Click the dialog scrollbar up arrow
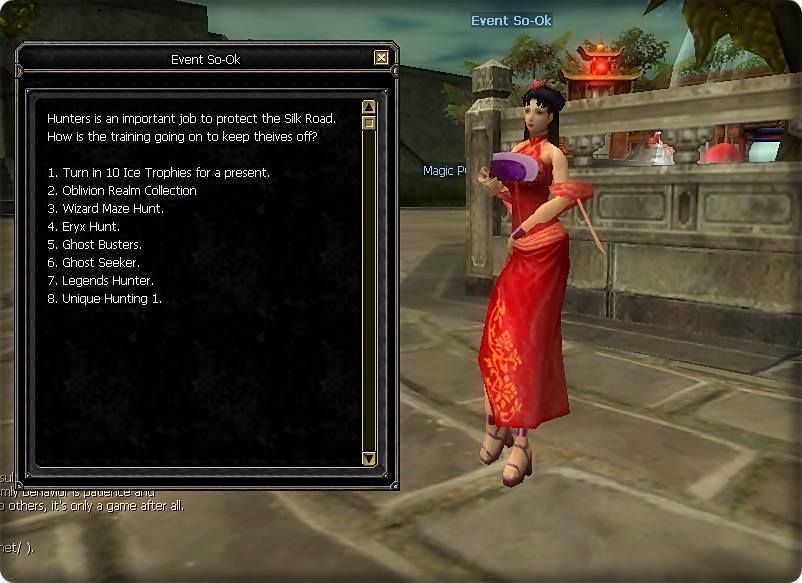 coord(369,107)
